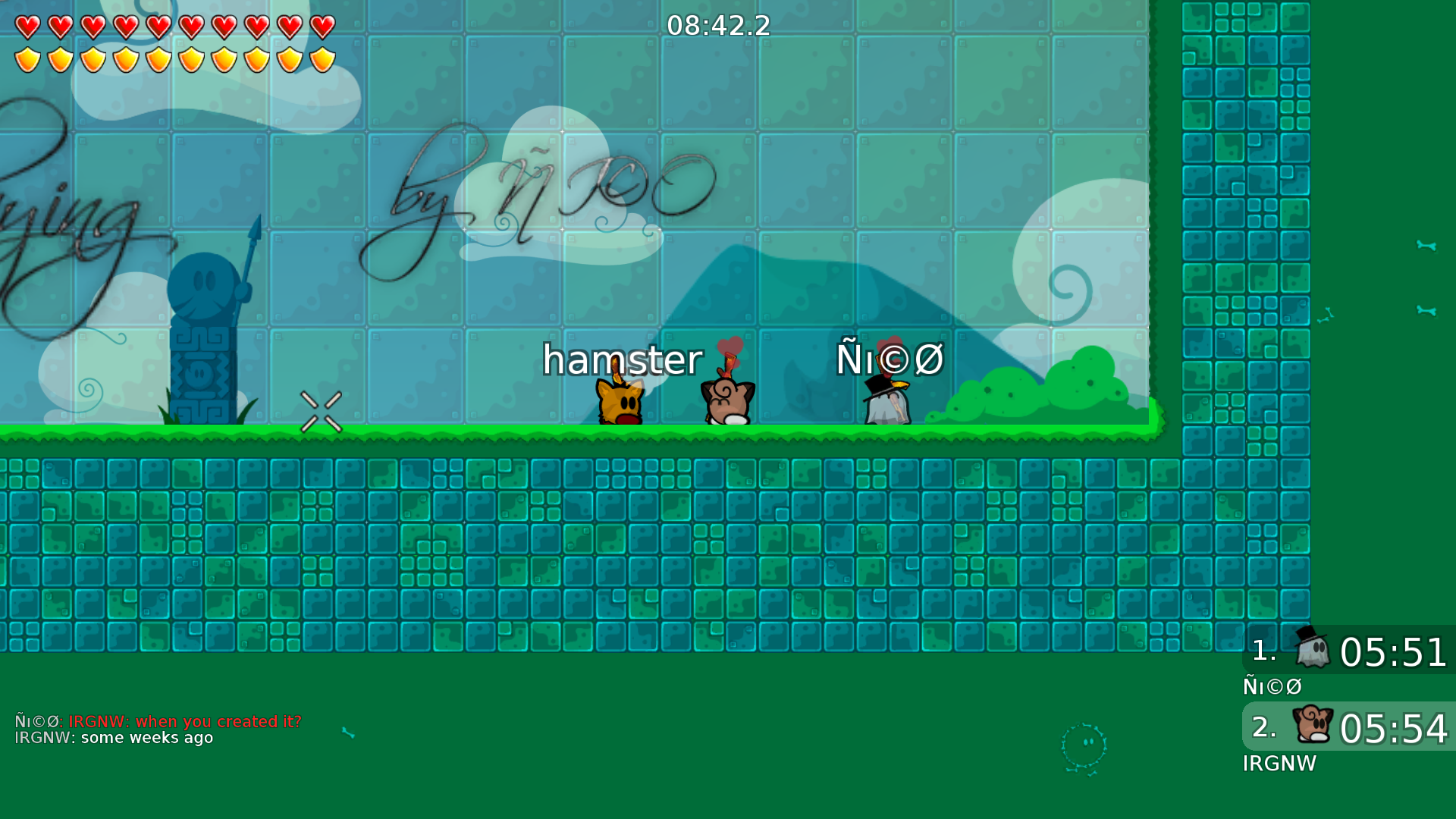Click the 08:42.2 race timer at the top
Viewport: 1456px width, 819px height.
click(719, 27)
